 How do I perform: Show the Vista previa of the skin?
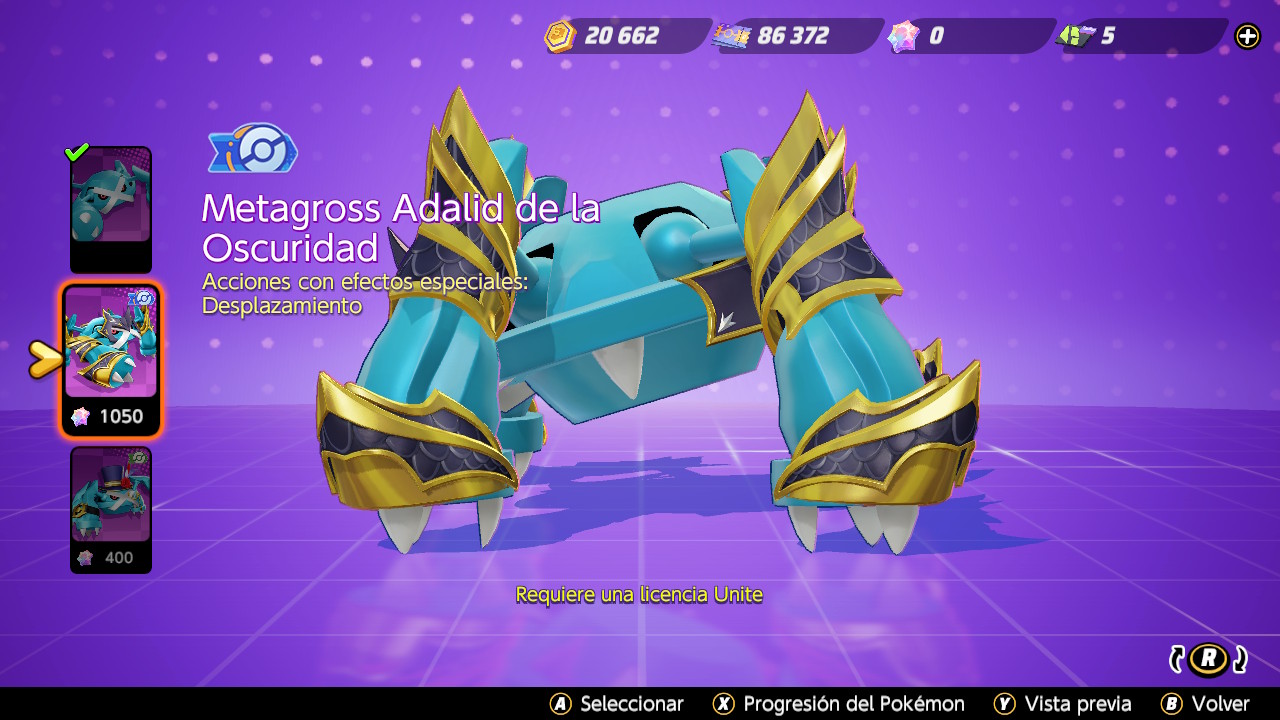(1063, 704)
